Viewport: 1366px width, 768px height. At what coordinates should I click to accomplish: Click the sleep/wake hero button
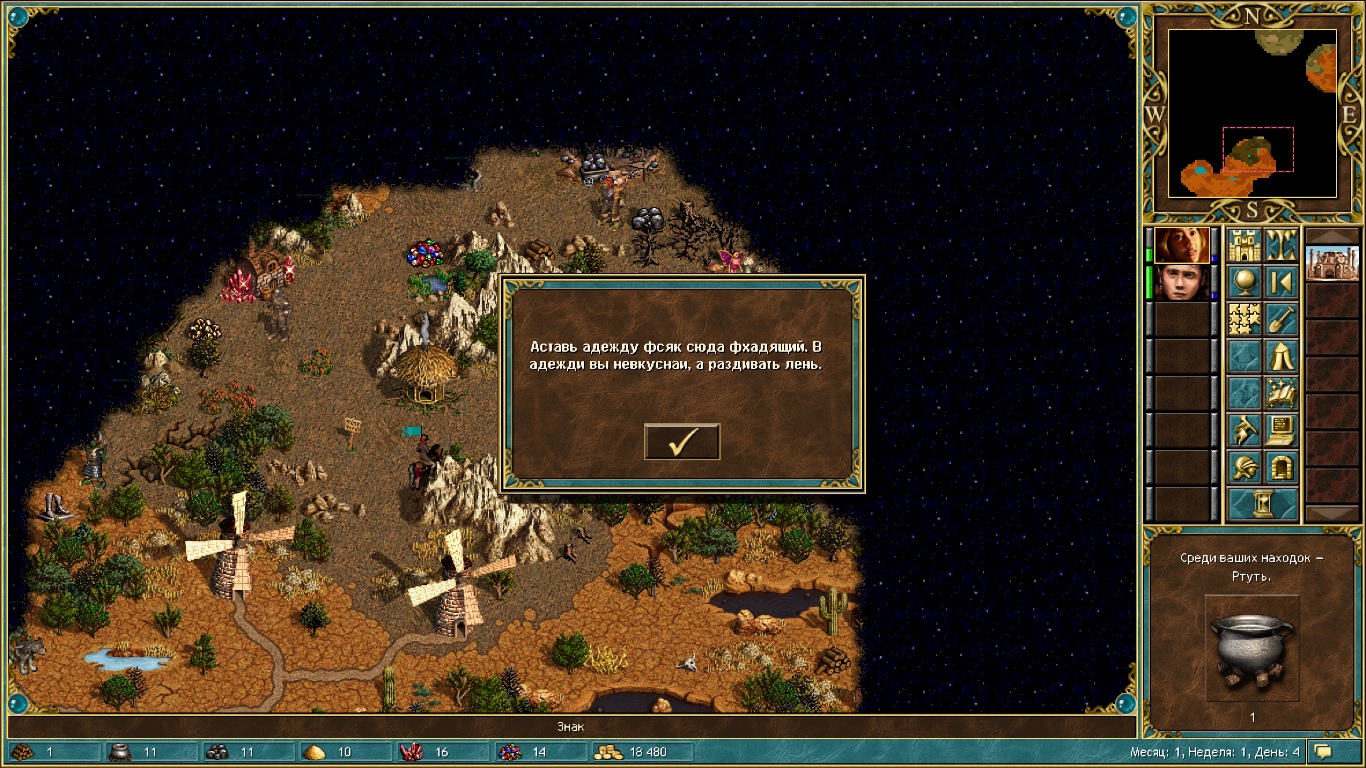pyautogui.click(x=1281, y=282)
